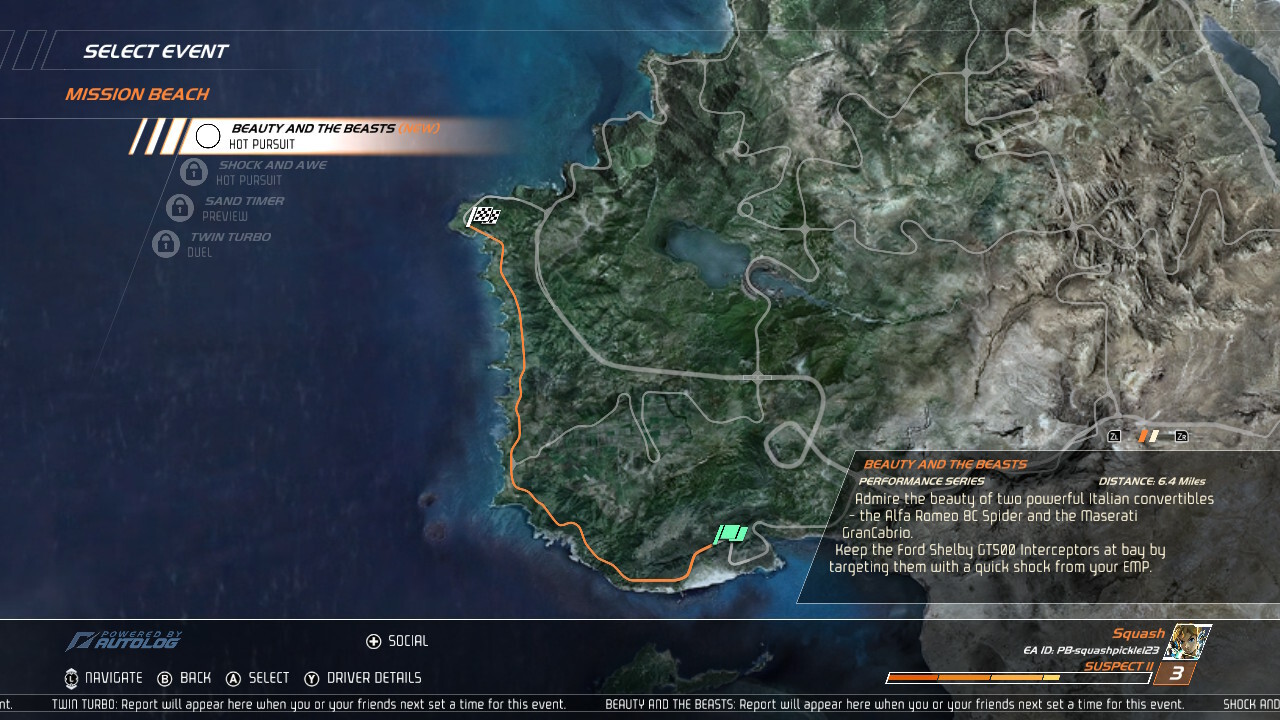
Task: Click the green start line map marker
Action: point(731,534)
